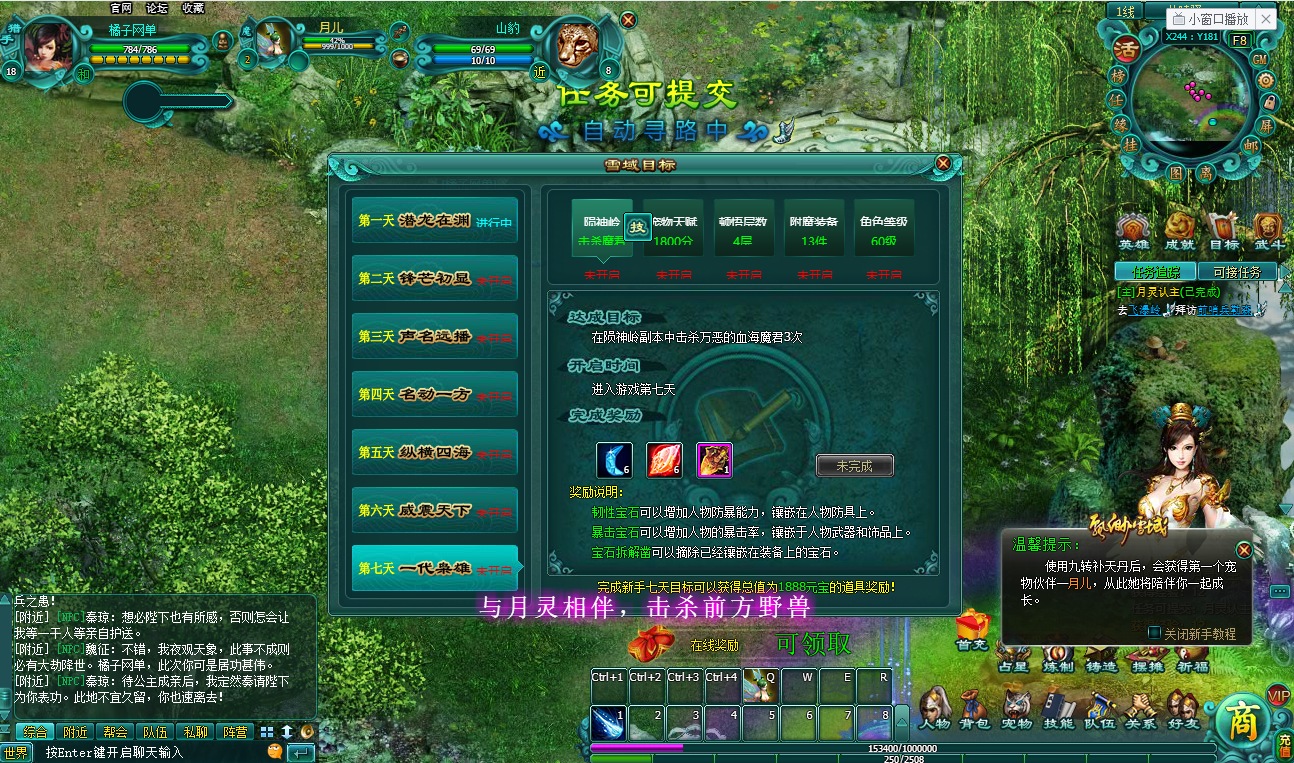Open the 1线 server line selector
This screenshot has width=1294, height=763.
[x=1126, y=10]
